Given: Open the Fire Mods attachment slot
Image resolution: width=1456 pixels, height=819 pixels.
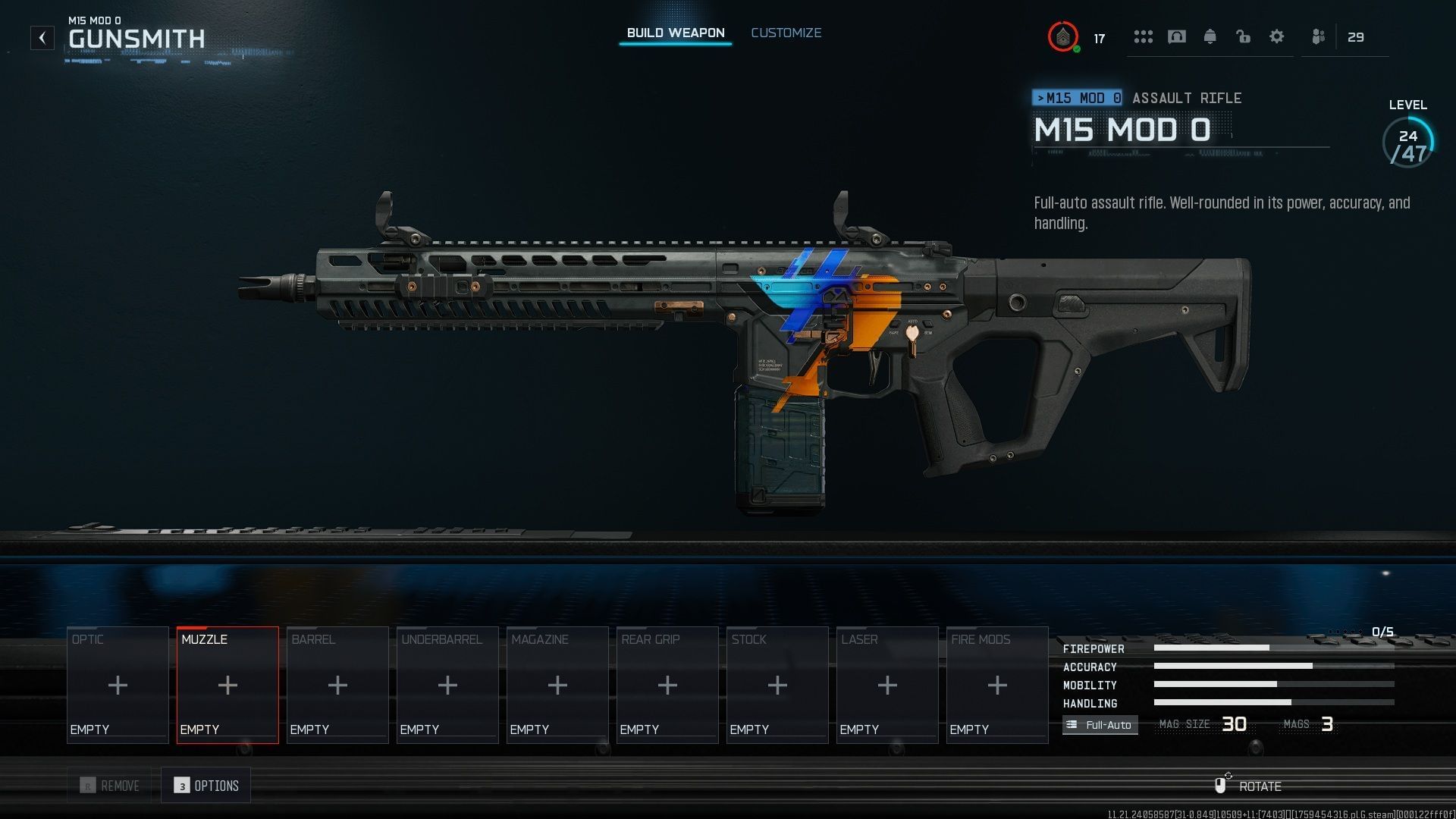Looking at the screenshot, I should [x=997, y=685].
